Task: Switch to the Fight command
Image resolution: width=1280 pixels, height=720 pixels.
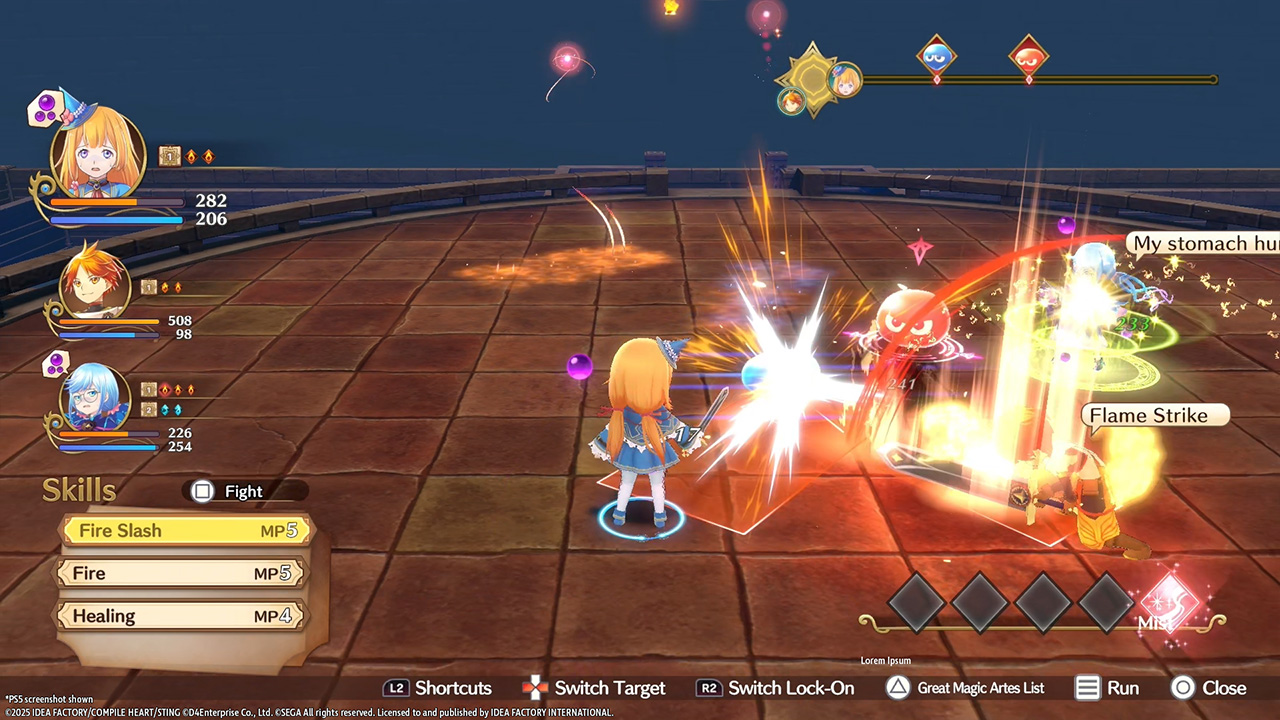Action: pyautogui.click(x=242, y=491)
